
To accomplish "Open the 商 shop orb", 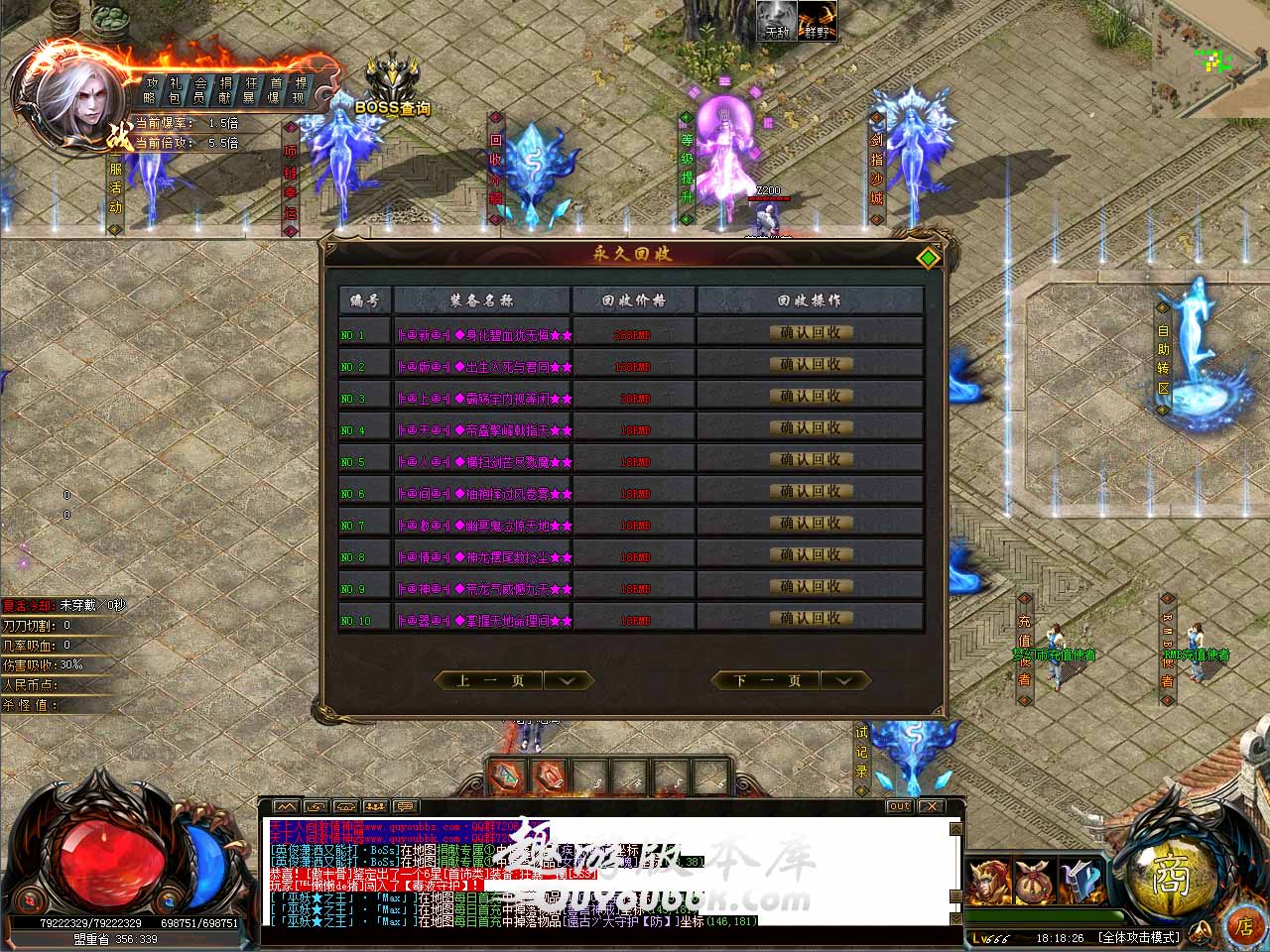I will [1171, 875].
